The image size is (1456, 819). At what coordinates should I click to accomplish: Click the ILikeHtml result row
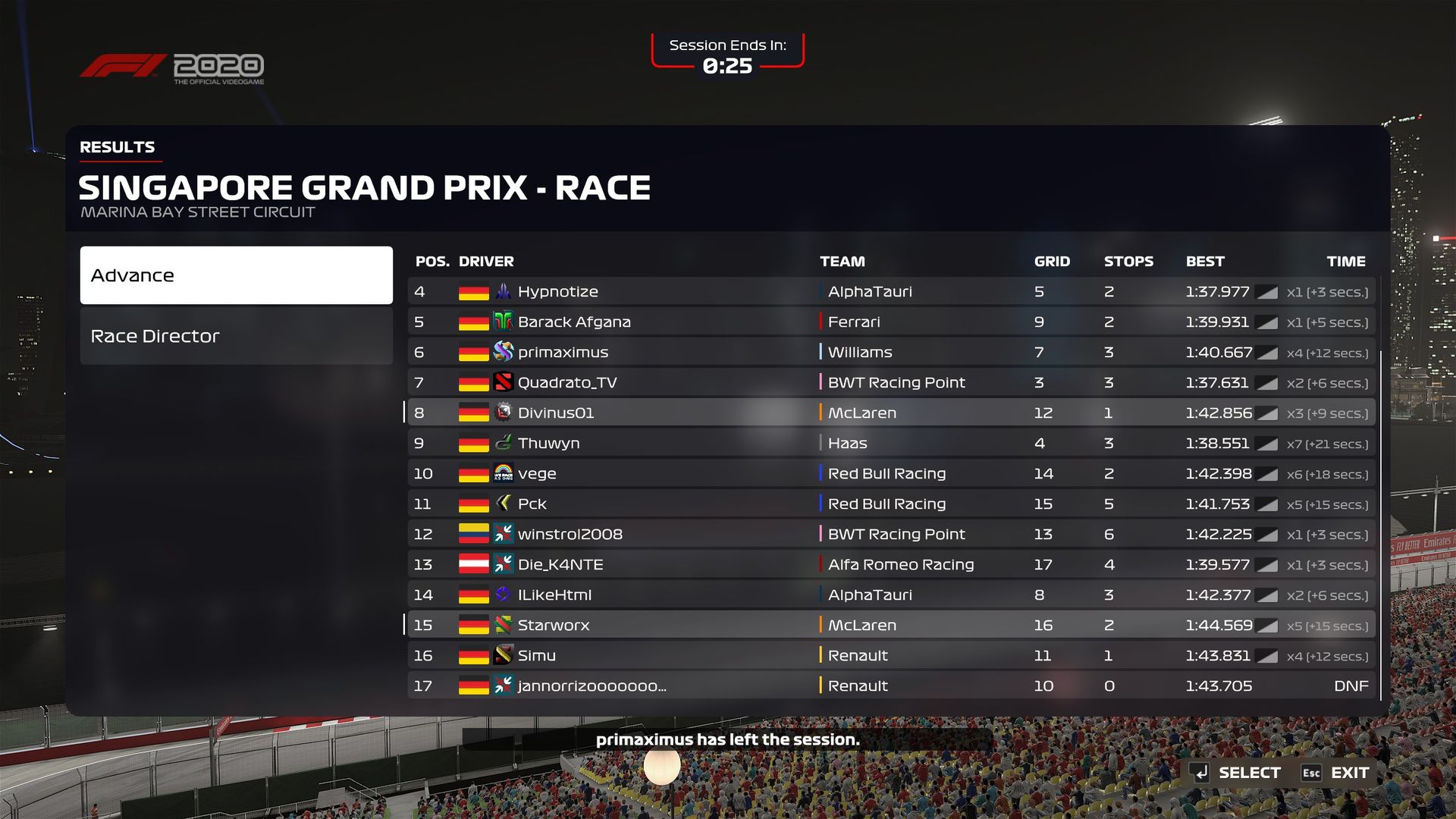pyautogui.click(x=891, y=595)
